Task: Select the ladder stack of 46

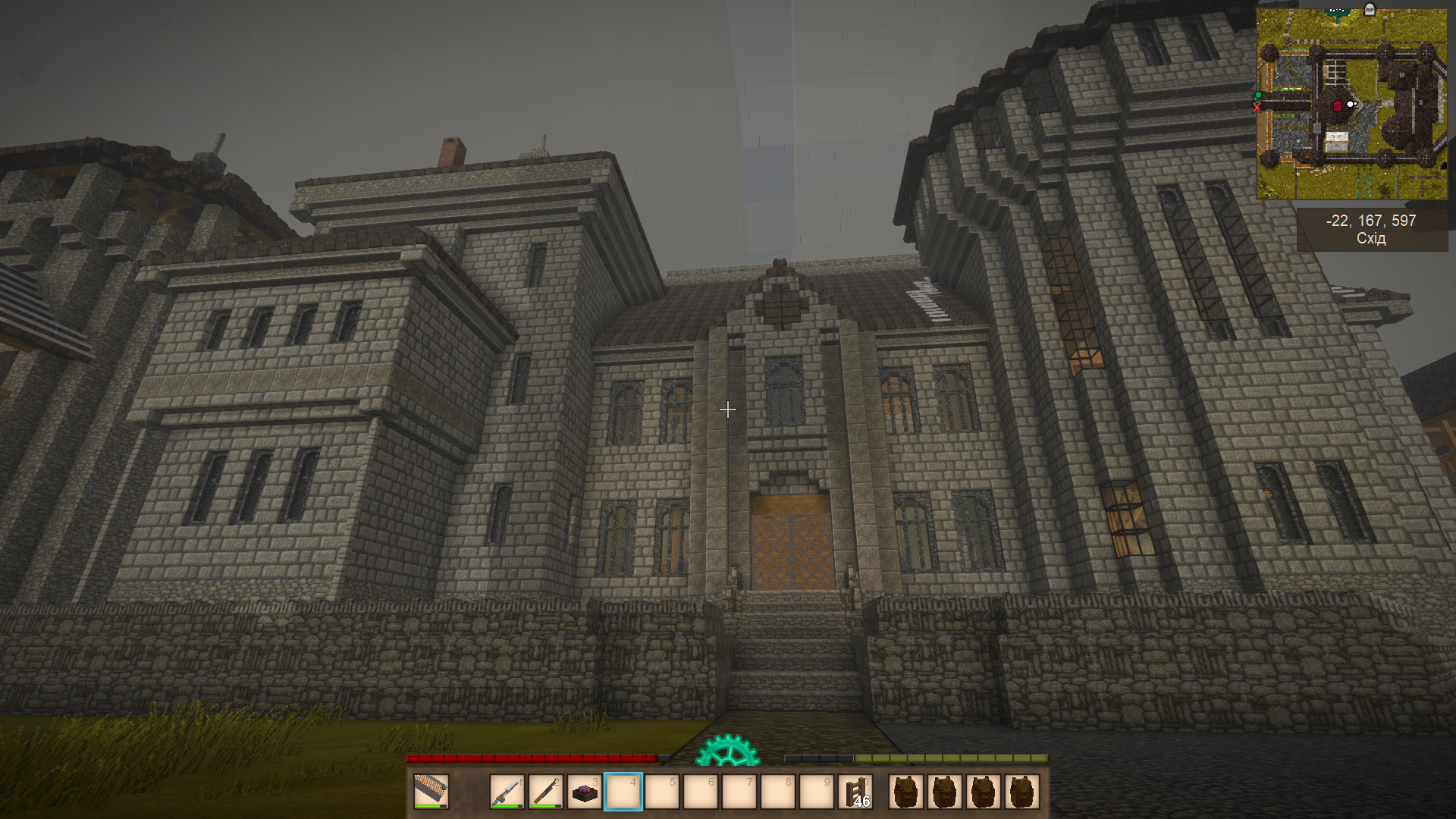Action: coord(855,792)
